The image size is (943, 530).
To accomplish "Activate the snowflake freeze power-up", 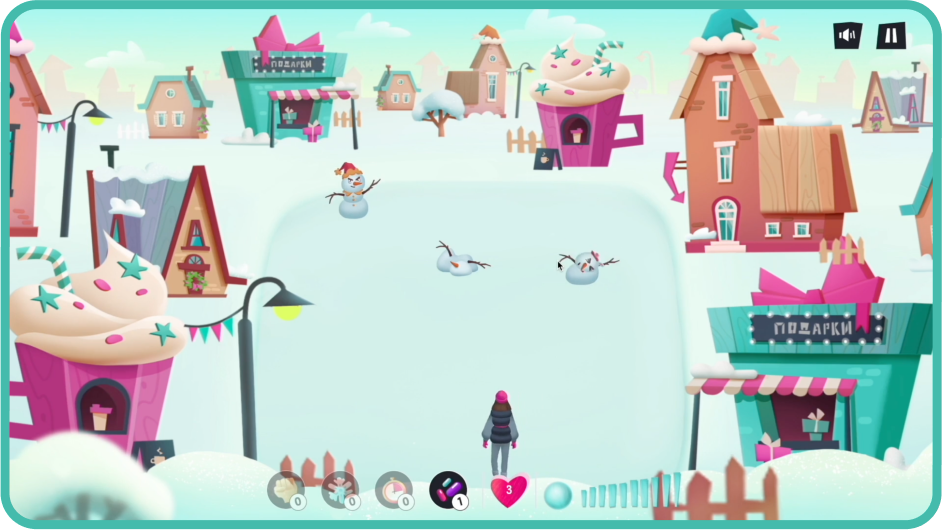I will point(340,490).
